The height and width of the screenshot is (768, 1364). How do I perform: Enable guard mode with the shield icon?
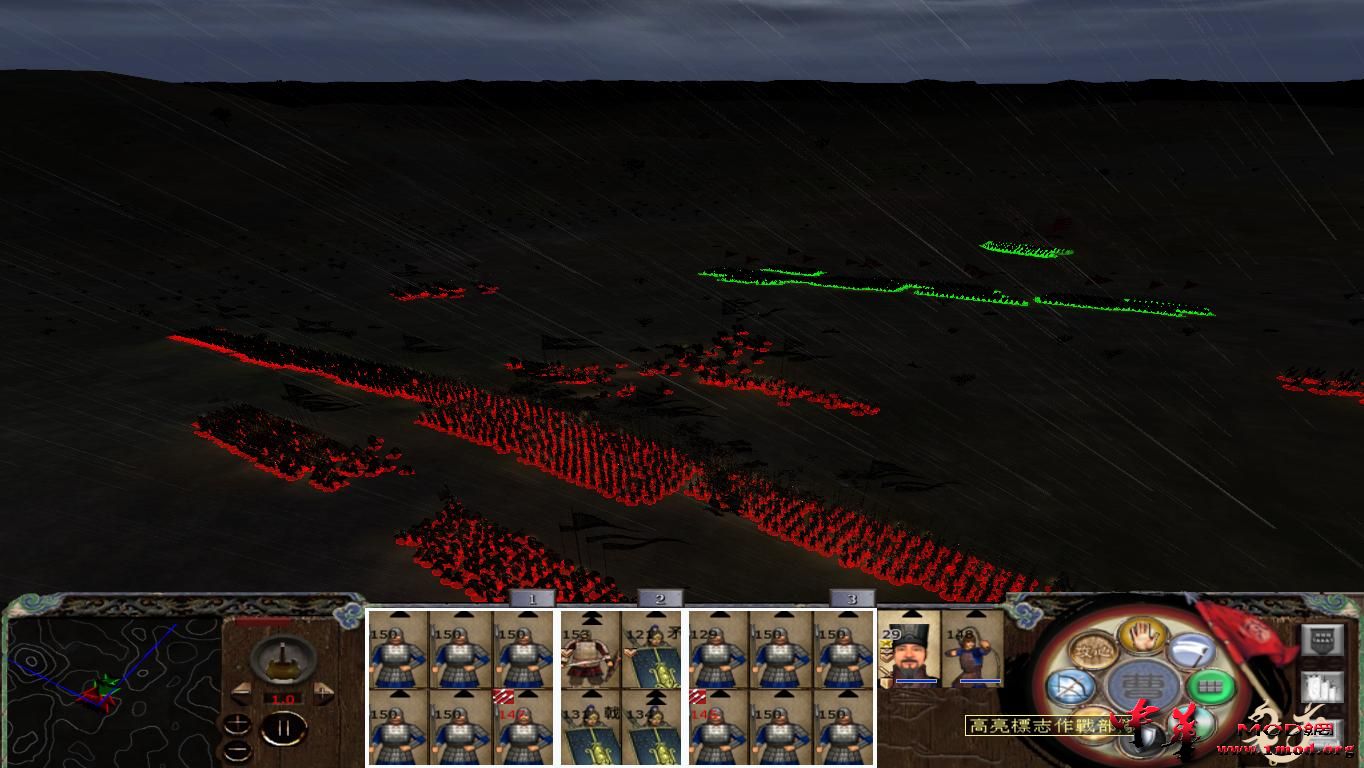coord(1144,739)
